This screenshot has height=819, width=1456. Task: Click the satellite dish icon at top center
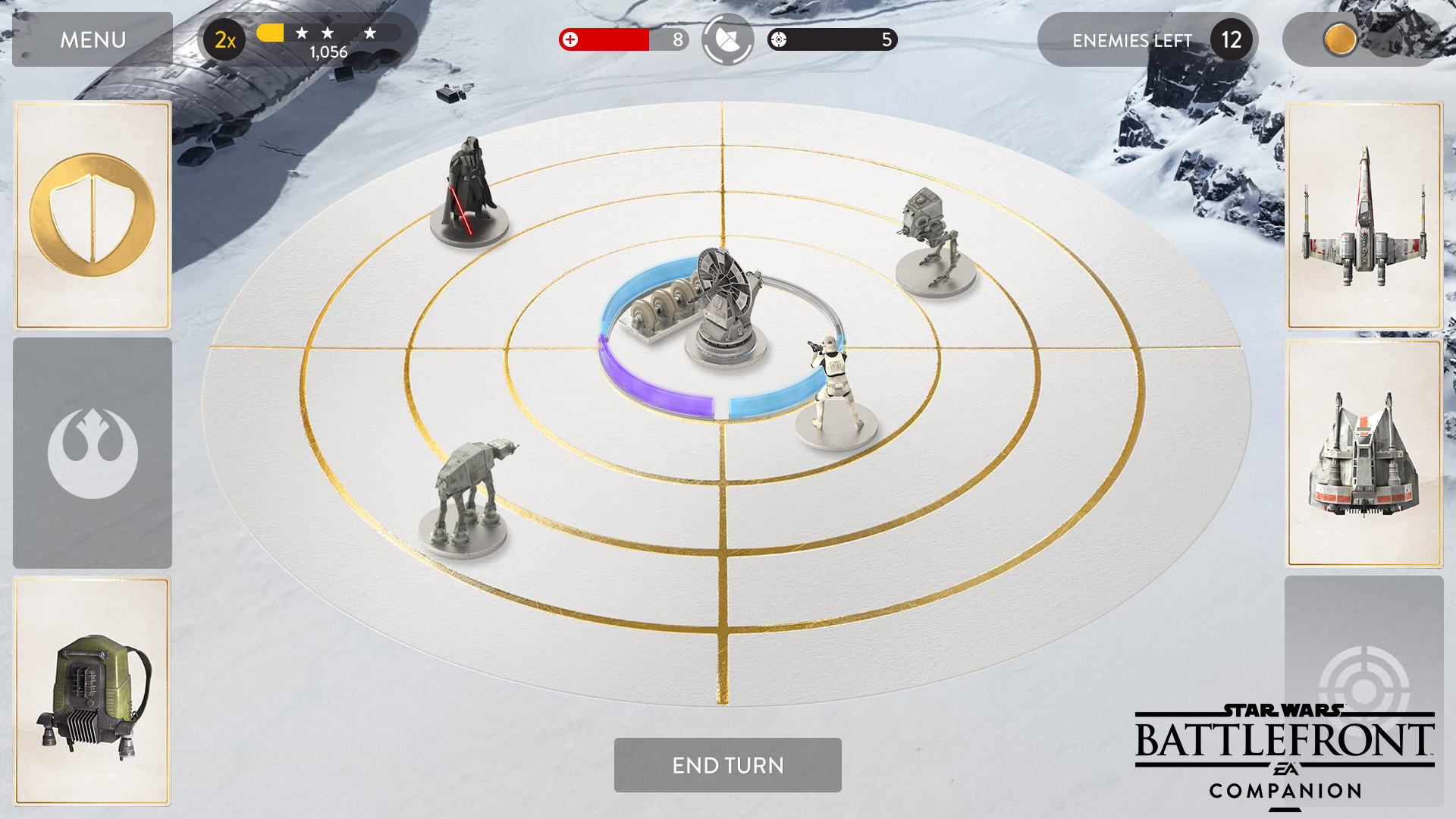(726, 39)
